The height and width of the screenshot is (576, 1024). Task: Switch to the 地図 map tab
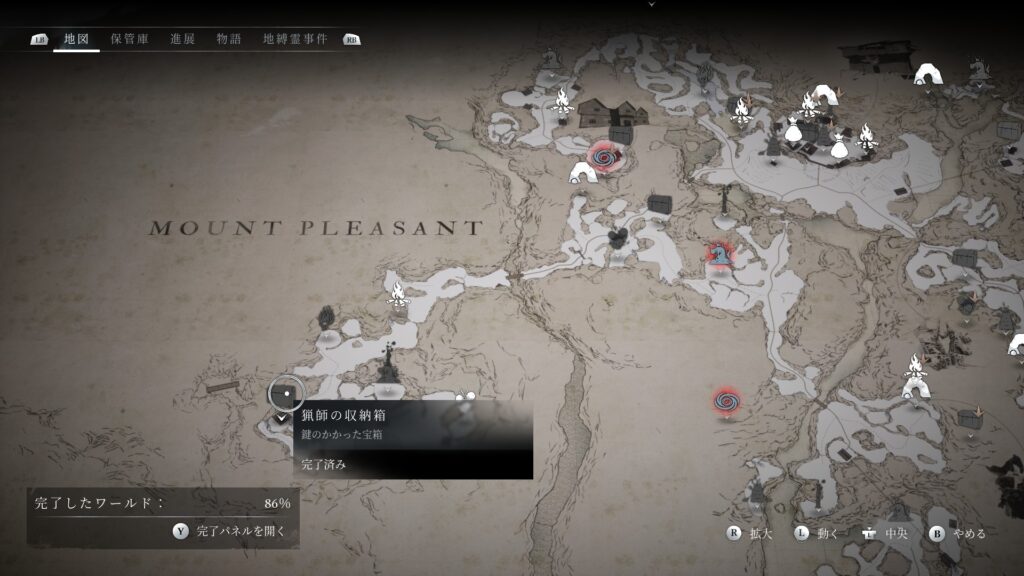[x=76, y=39]
